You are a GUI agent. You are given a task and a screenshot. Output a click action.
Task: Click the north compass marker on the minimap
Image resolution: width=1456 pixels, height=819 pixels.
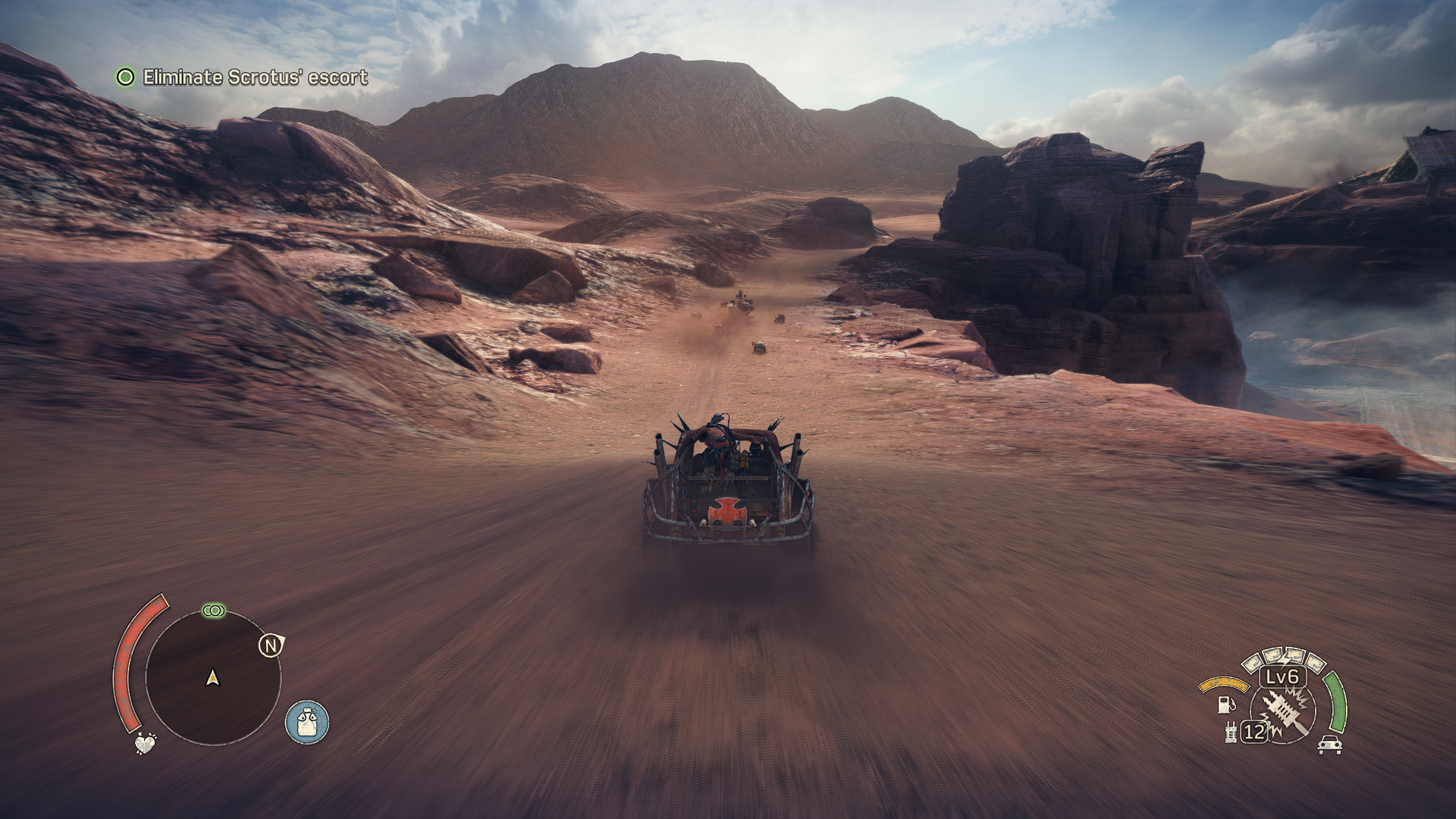(x=271, y=645)
